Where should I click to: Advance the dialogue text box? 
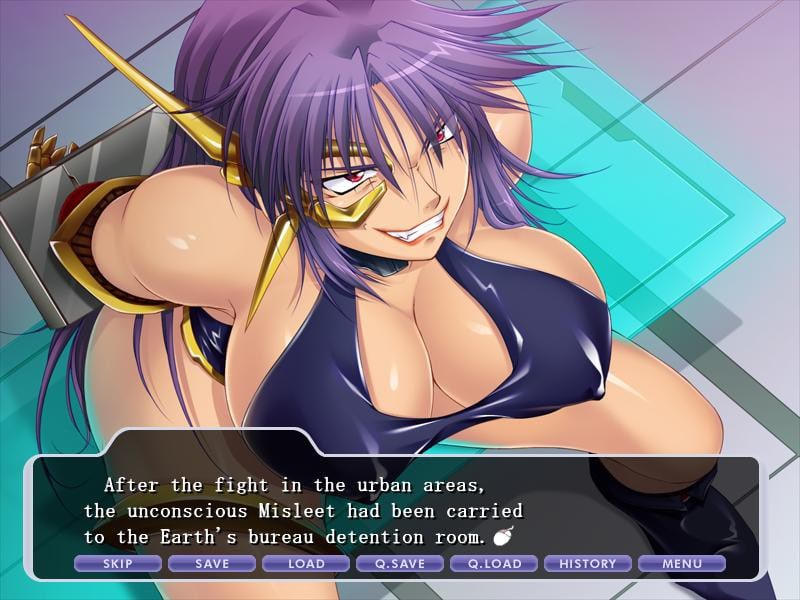coord(400,510)
